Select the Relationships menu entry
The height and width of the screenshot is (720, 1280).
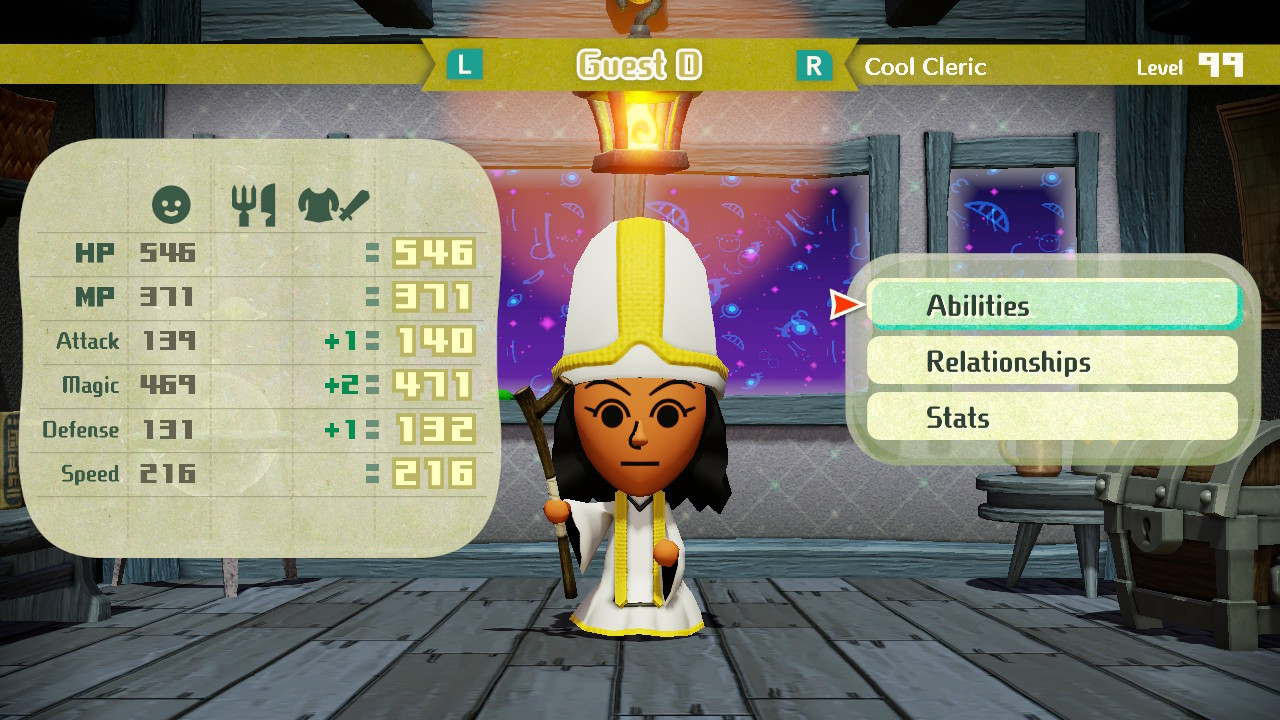click(x=1054, y=361)
